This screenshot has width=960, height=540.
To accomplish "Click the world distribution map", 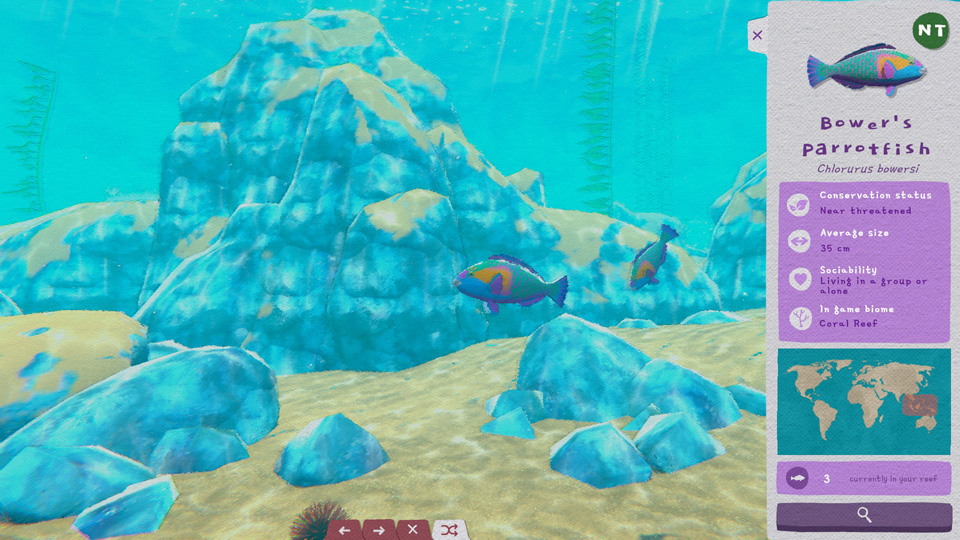I will point(864,401).
